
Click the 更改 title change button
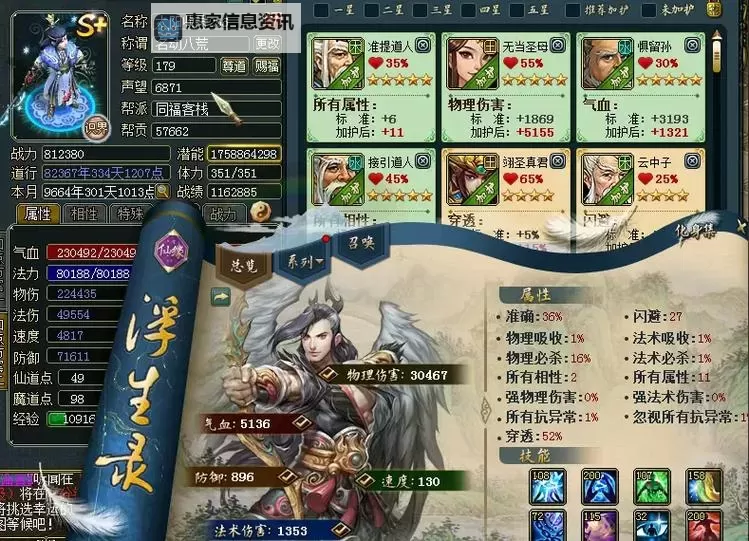pyautogui.click(x=268, y=44)
